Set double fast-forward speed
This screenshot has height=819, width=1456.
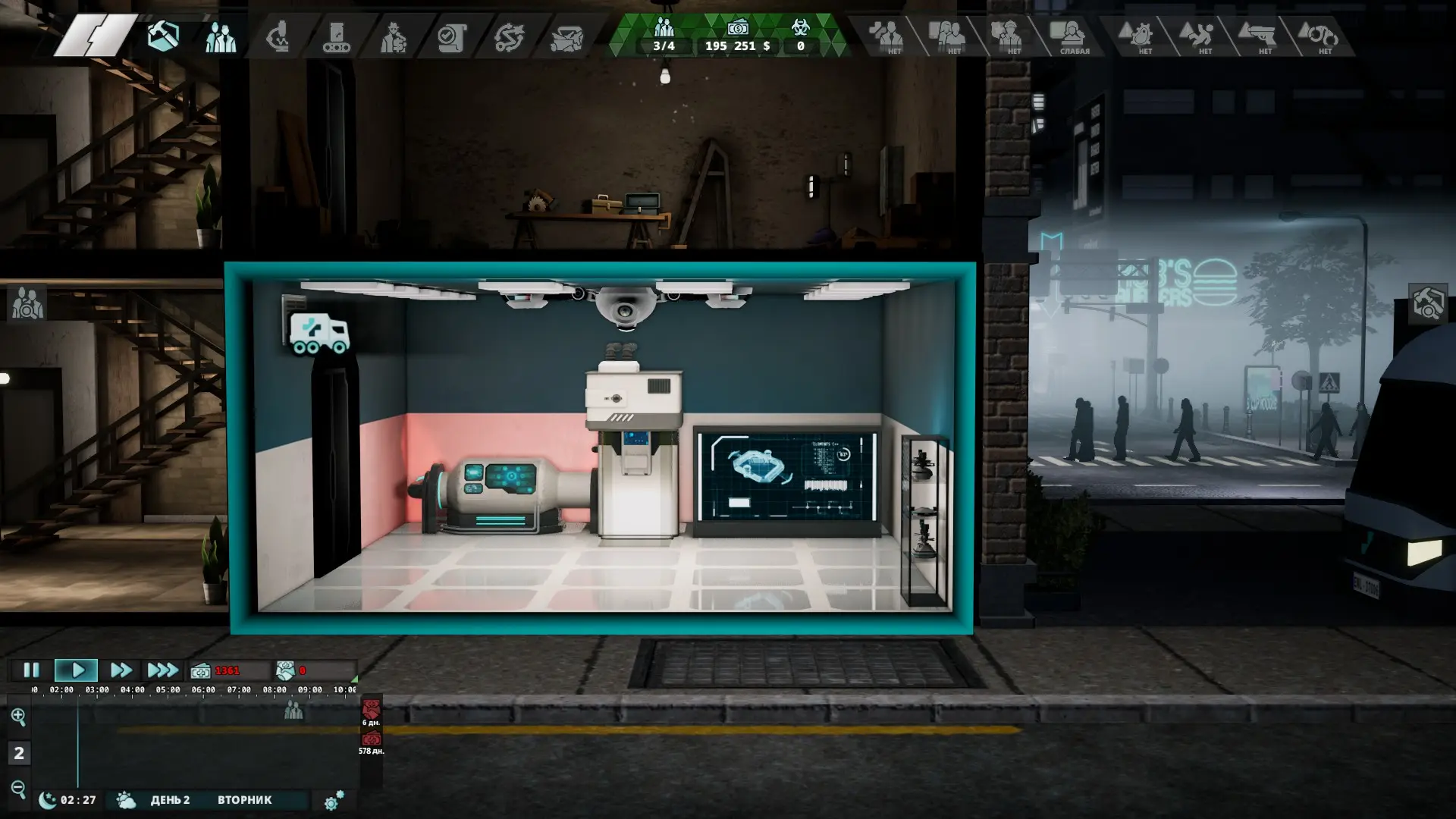pos(121,670)
